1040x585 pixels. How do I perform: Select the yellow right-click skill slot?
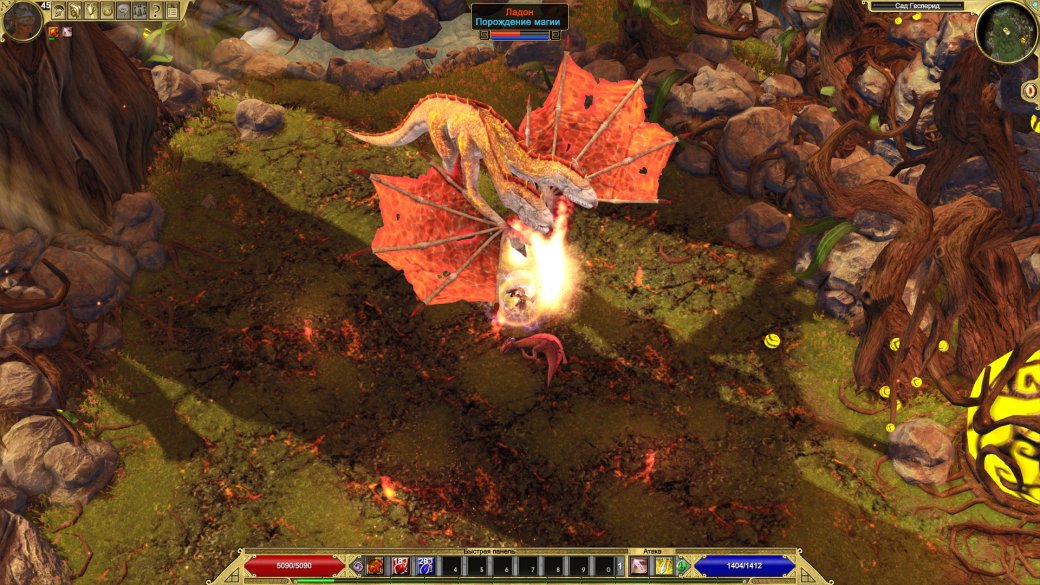tap(663, 567)
